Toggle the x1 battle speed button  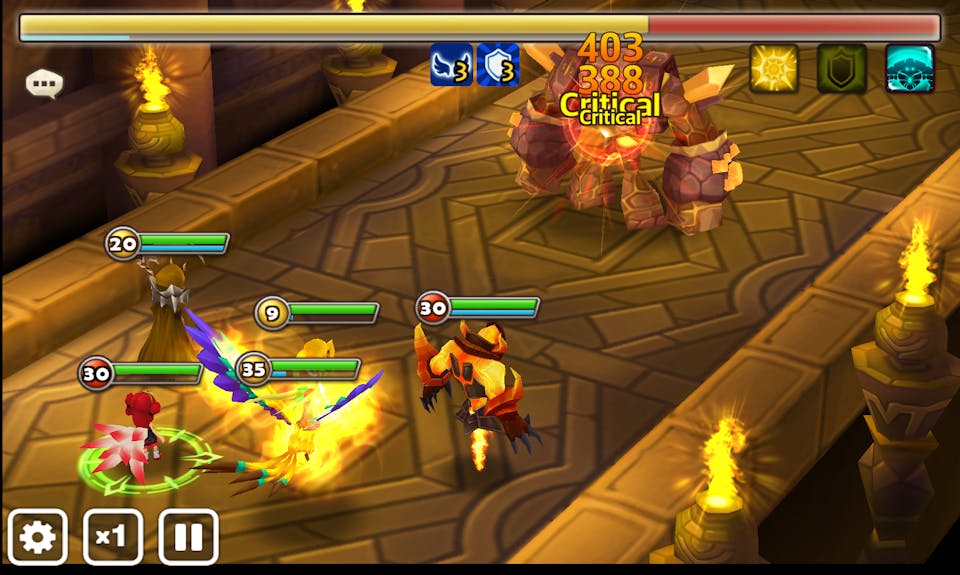112,538
